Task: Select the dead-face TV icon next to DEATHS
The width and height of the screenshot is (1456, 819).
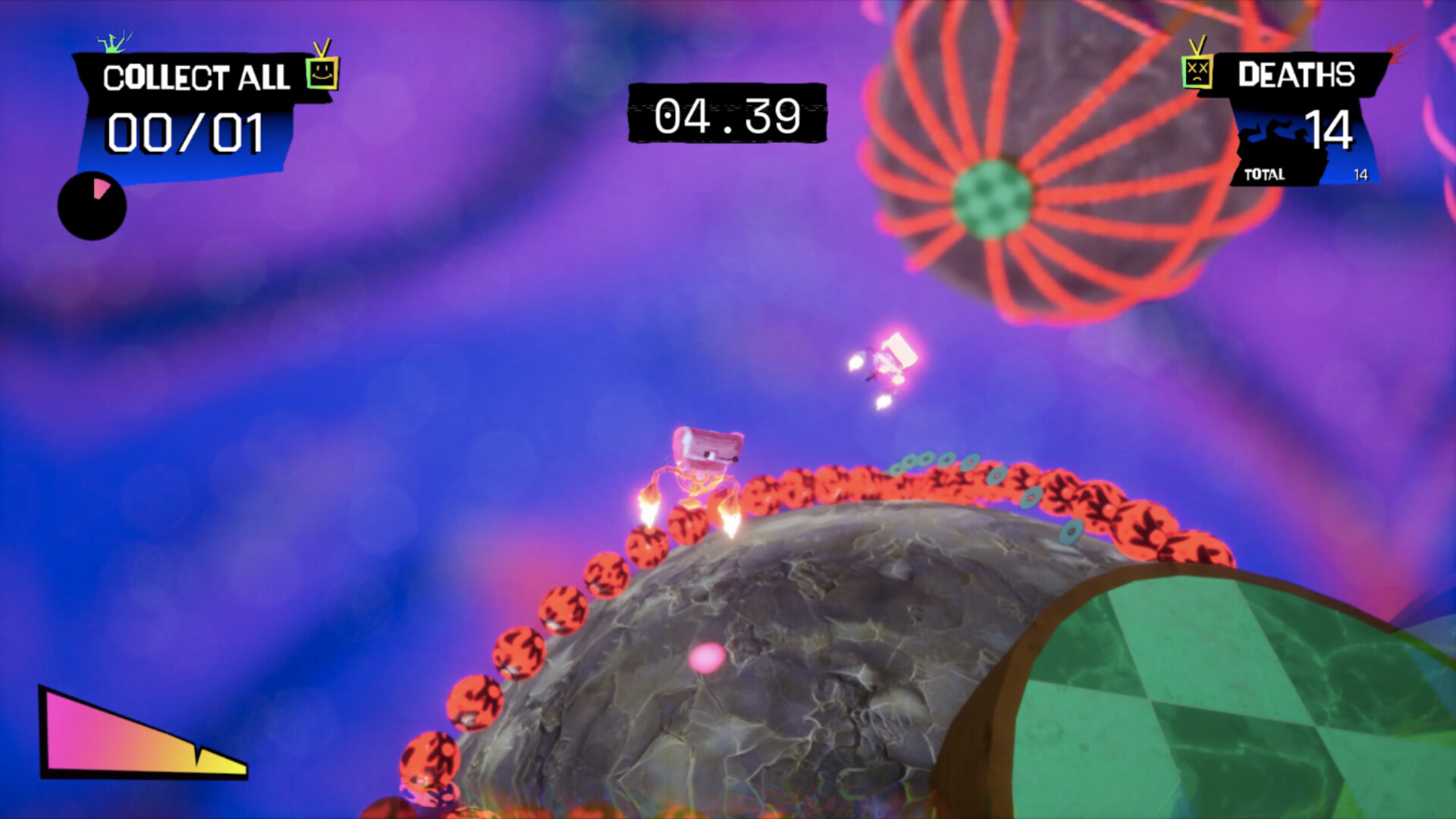Action: [1197, 72]
